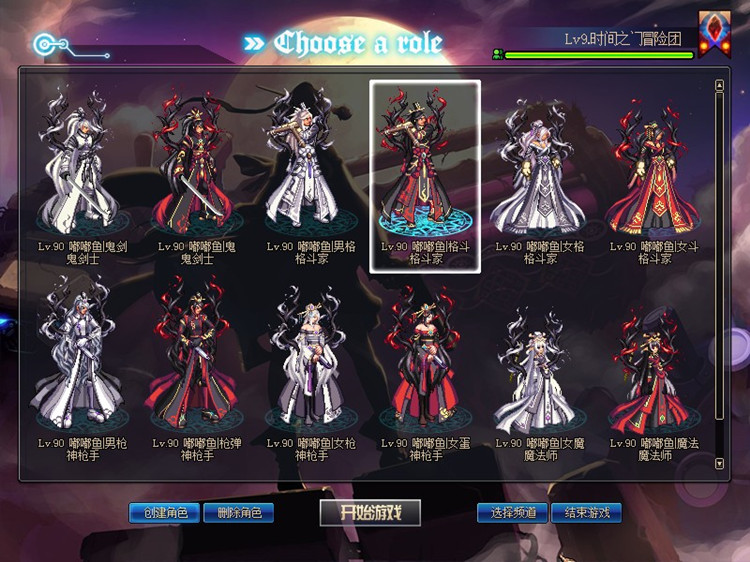Image resolution: width=750 pixels, height=562 pixels.
Task: Select the 嘟嘟鱼|女斗 格斗家 character
Action: (x=654, y=170)
